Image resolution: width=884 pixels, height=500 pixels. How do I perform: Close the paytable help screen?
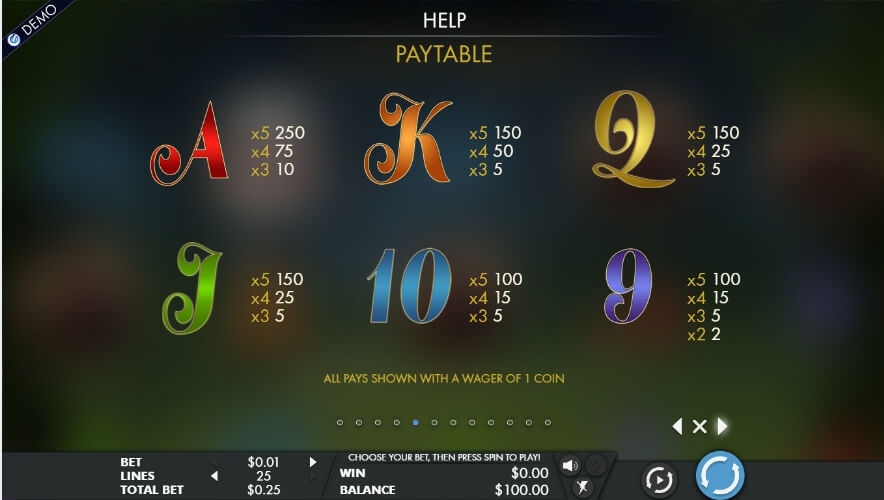(699, 427)
